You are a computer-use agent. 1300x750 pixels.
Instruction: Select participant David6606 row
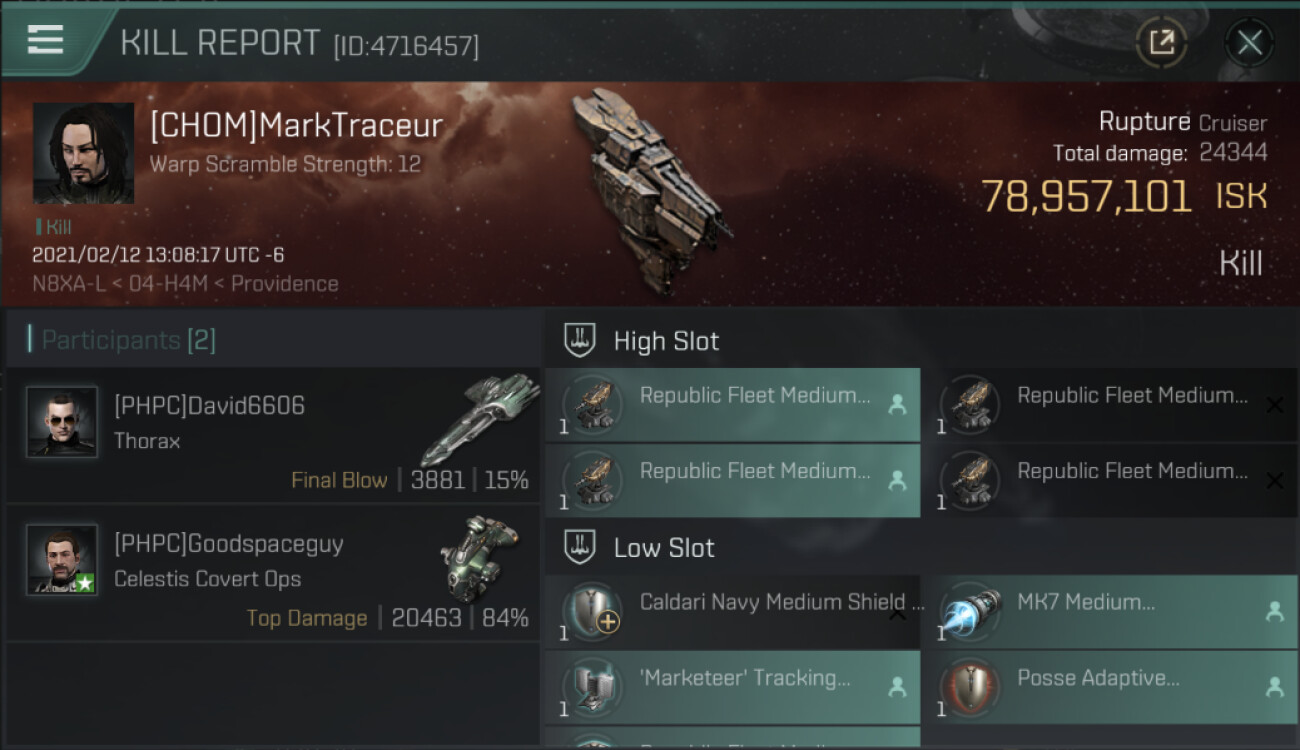coord(272,435)
